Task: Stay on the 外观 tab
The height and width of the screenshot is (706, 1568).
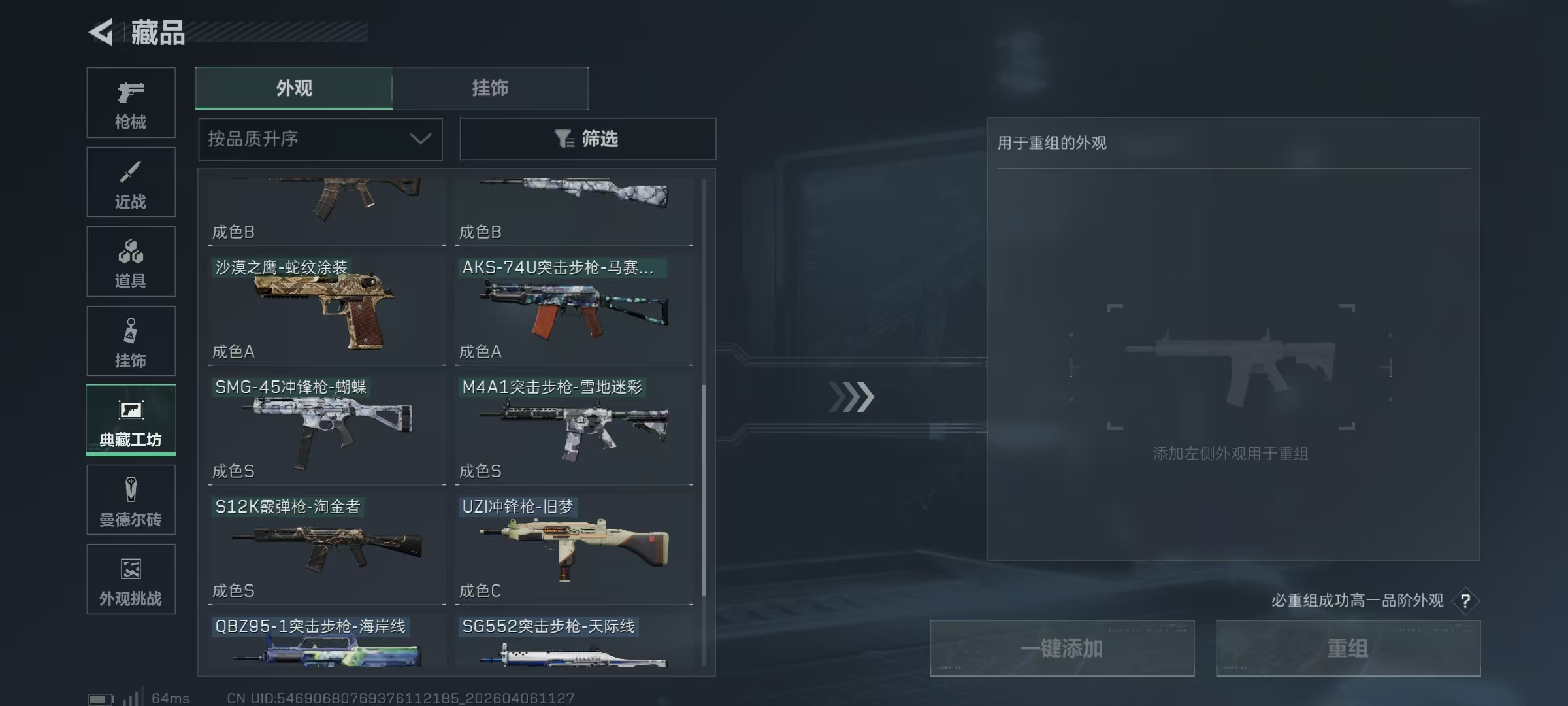Action: click(294, 88)
